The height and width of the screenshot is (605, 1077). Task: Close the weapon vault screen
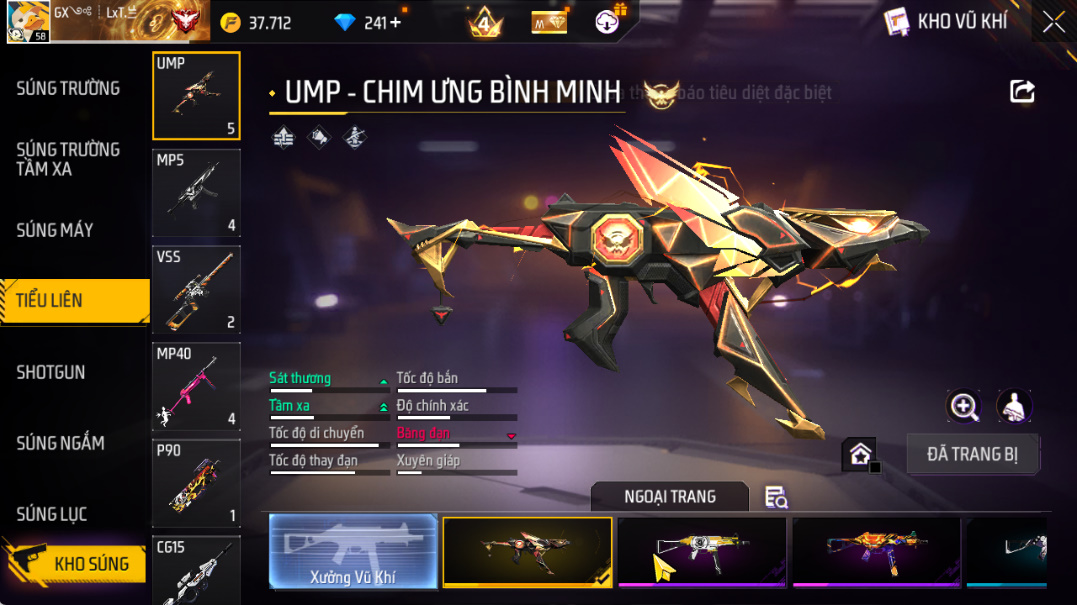pos(1053,22)
